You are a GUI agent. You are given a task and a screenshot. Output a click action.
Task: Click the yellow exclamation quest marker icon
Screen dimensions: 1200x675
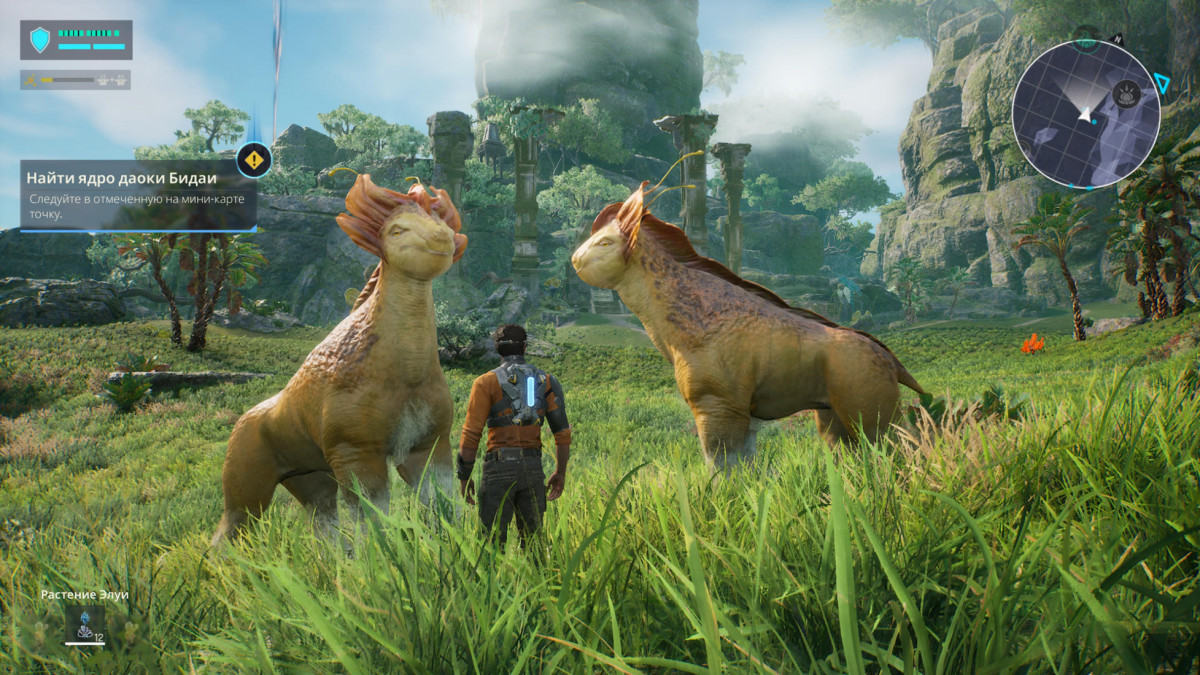[x=254, y=159]
